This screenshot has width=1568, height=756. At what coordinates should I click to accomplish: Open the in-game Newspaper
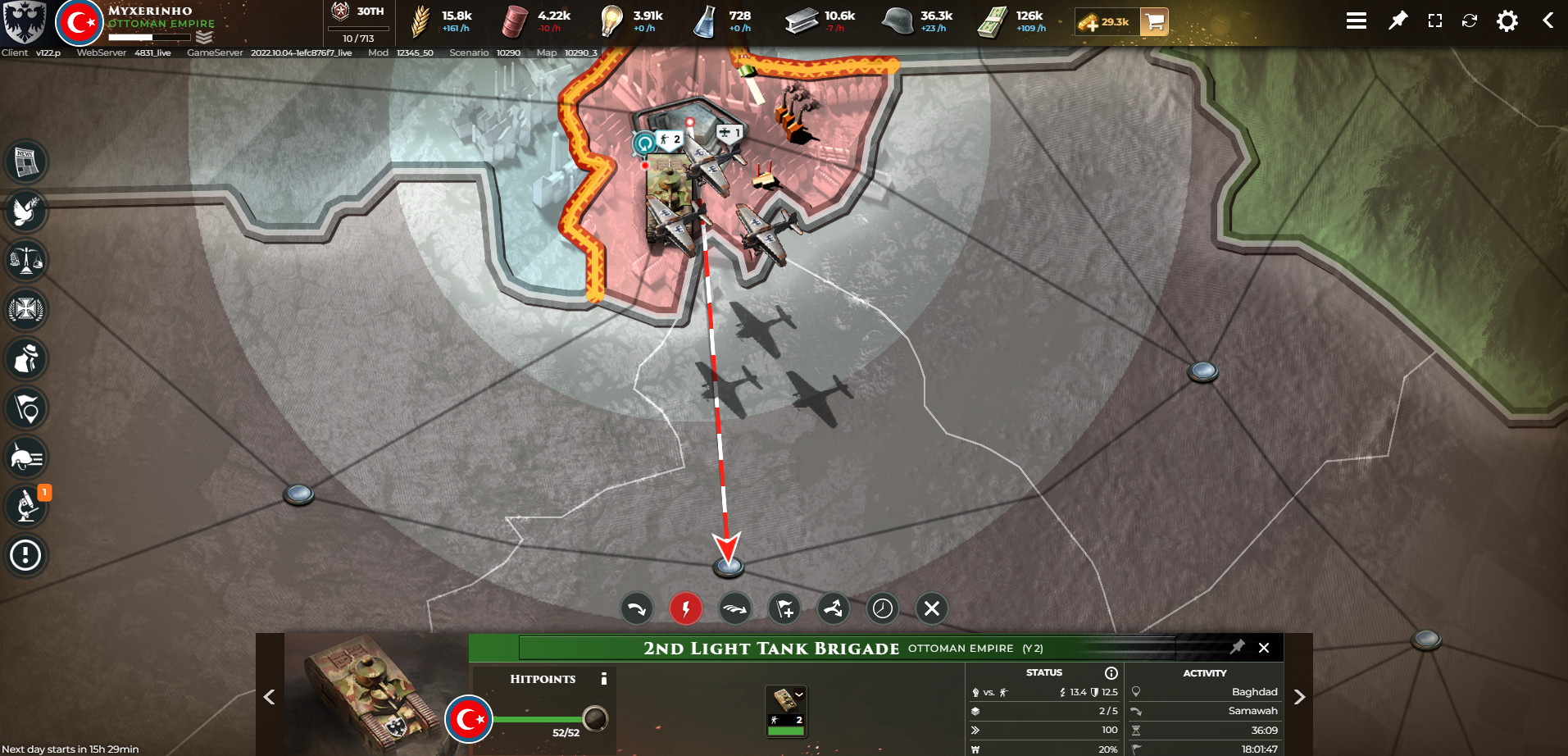tap(26, 162)
